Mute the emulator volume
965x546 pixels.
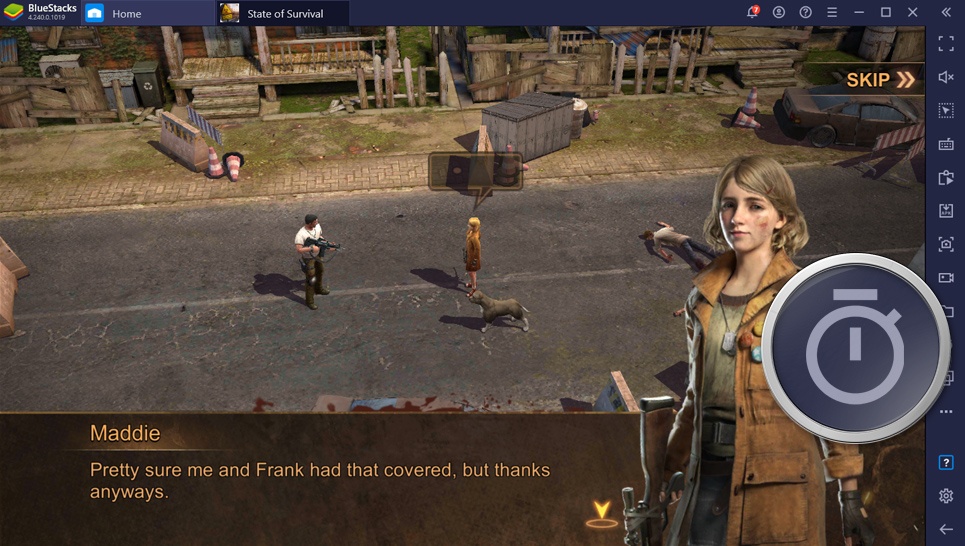click(x=945, y=77)
